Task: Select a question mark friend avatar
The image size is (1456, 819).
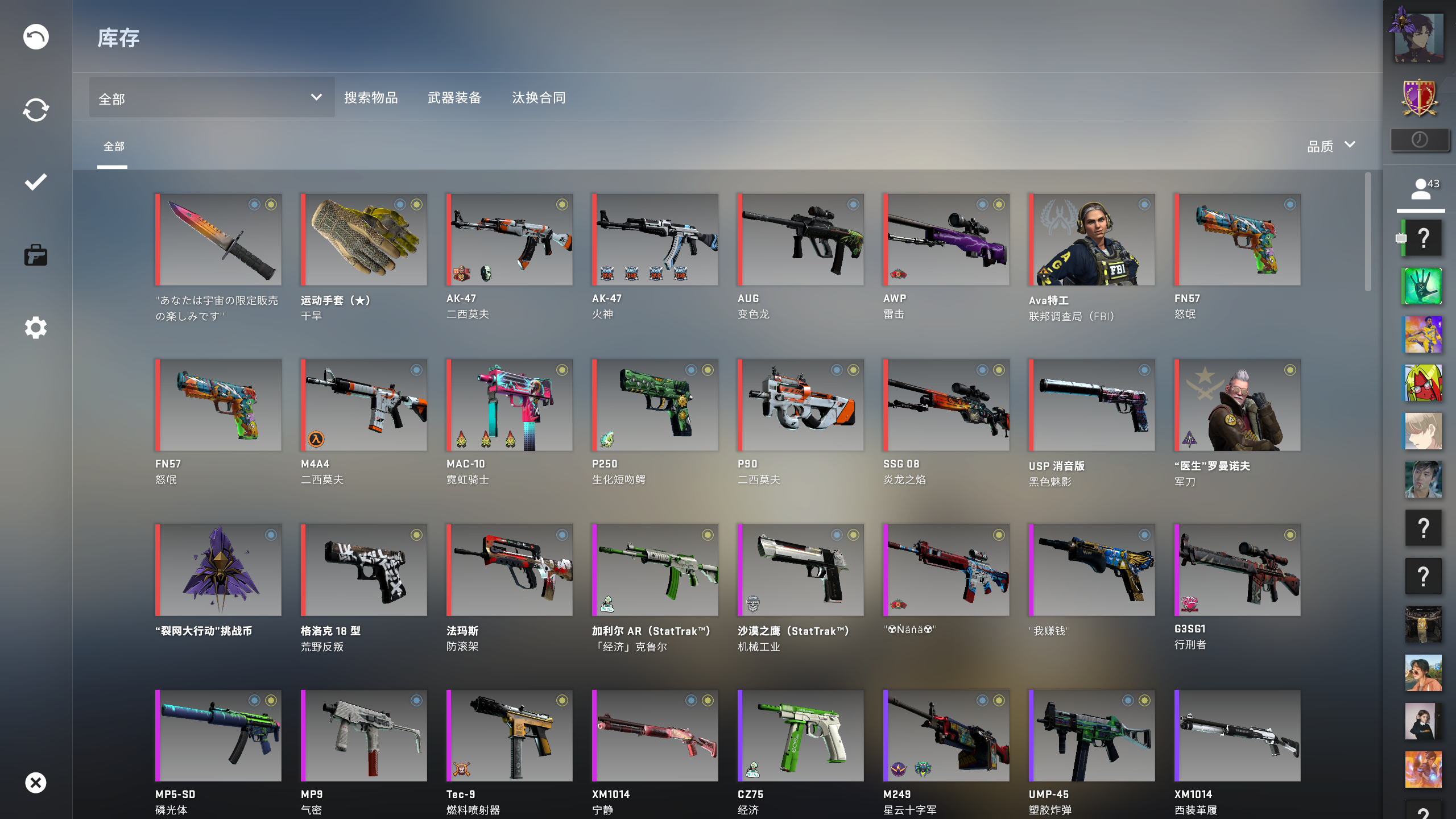Action: click(1423, 238)
